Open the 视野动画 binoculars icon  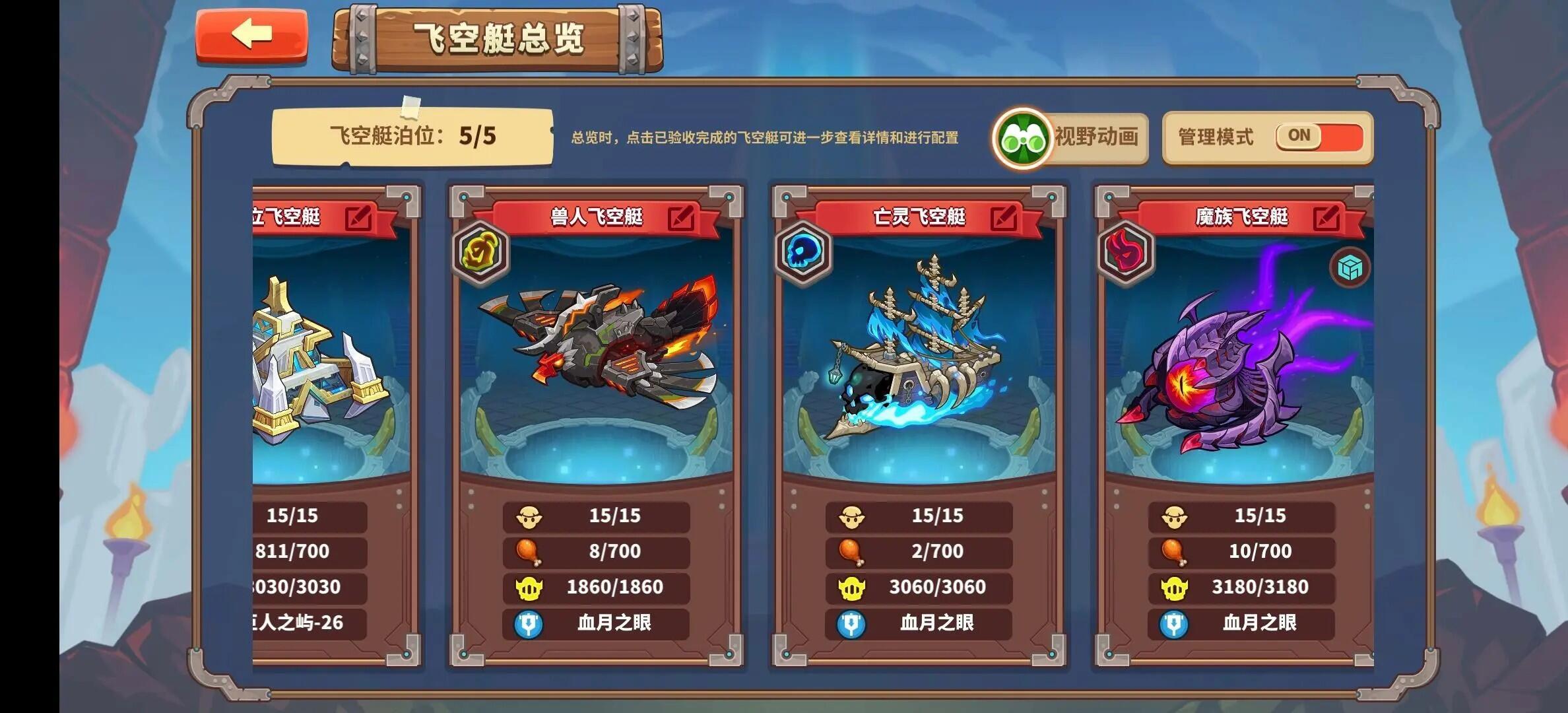1022,137
